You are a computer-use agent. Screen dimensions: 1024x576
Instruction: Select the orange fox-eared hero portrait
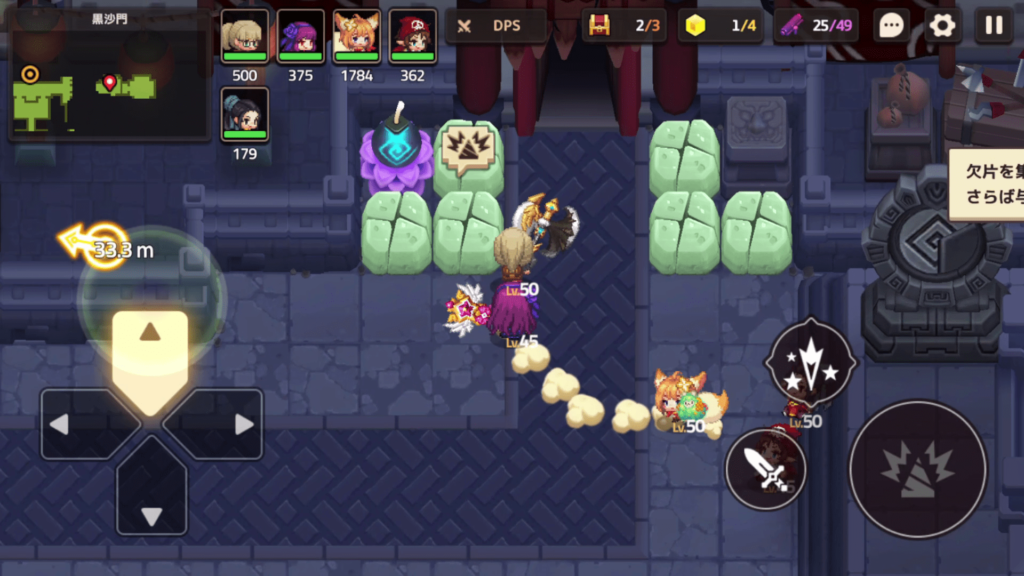click(x=356, y=37)
